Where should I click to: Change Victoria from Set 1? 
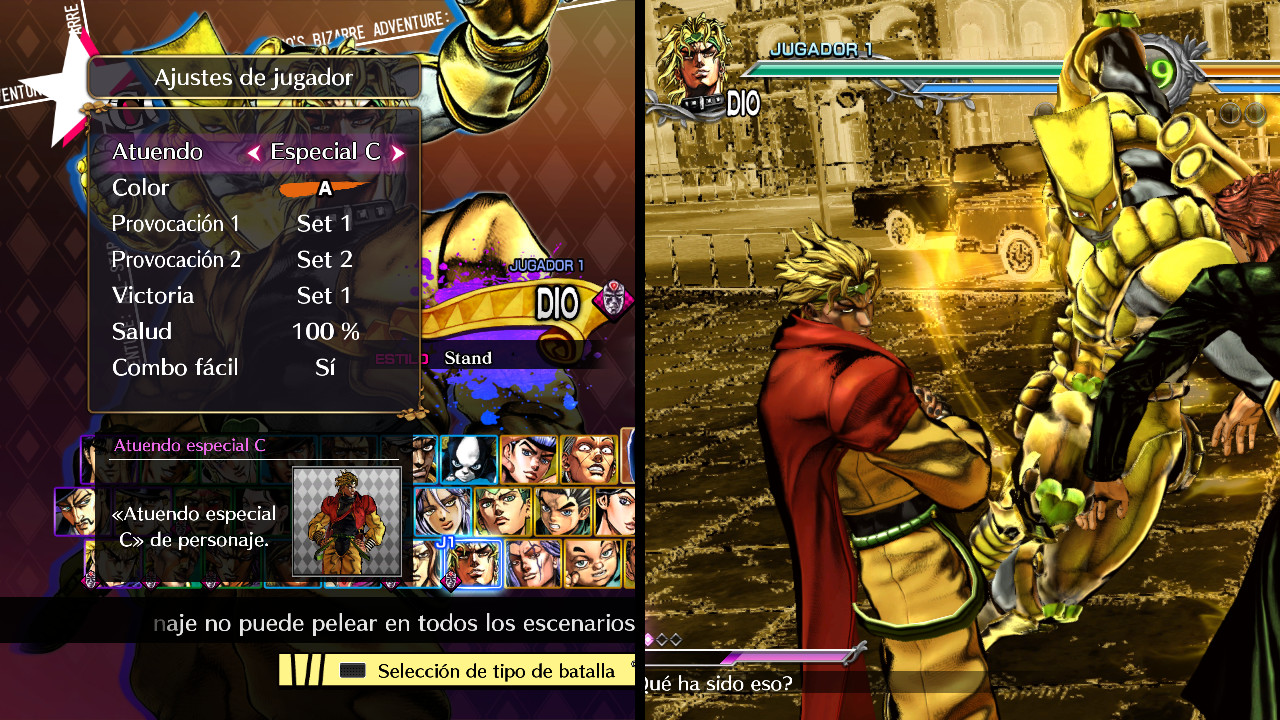[324, 295]
